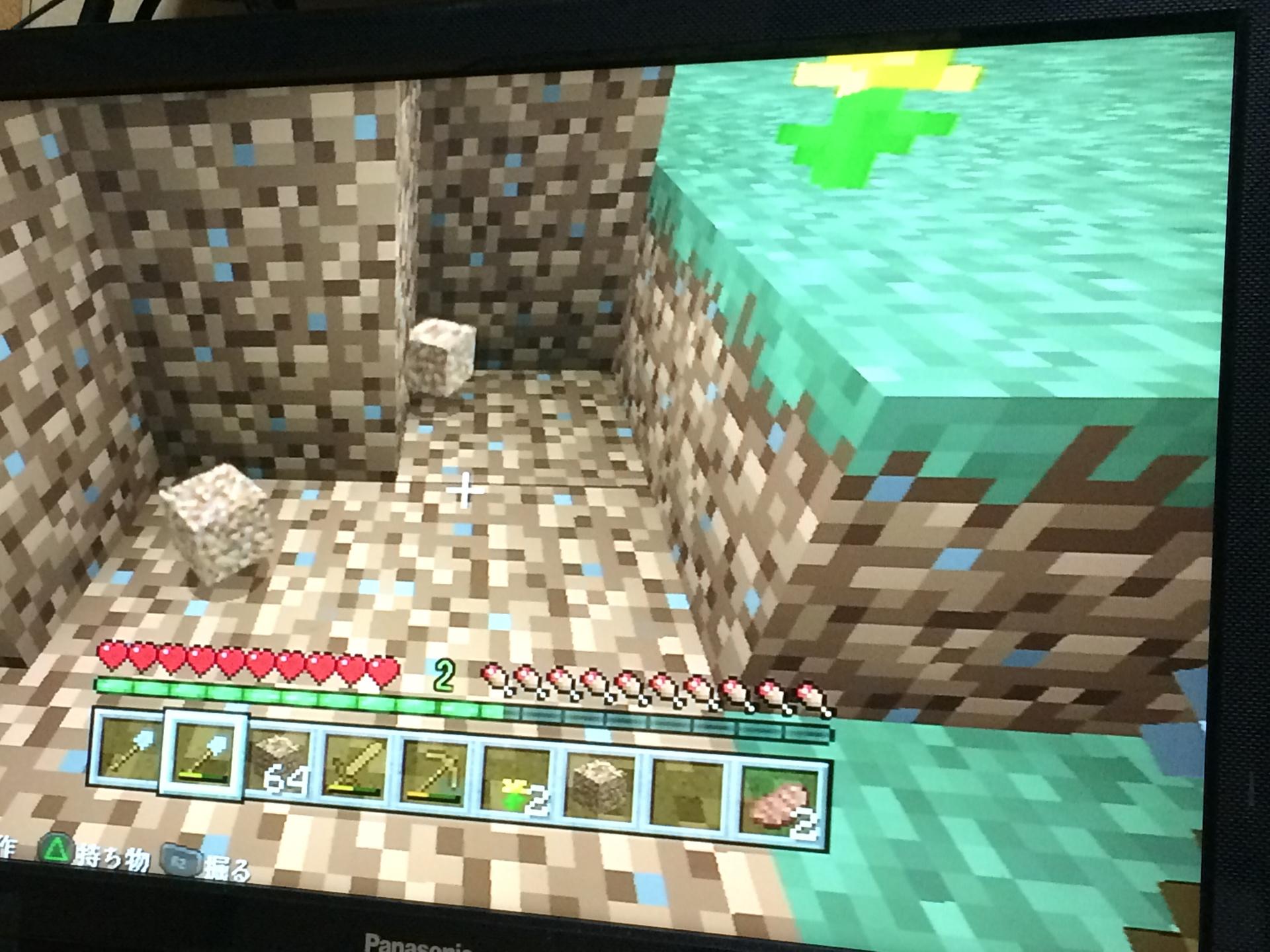Viewport: 1270px width, 952px height.
Task: Select the shovel without a durability bar
Action: 127,751
